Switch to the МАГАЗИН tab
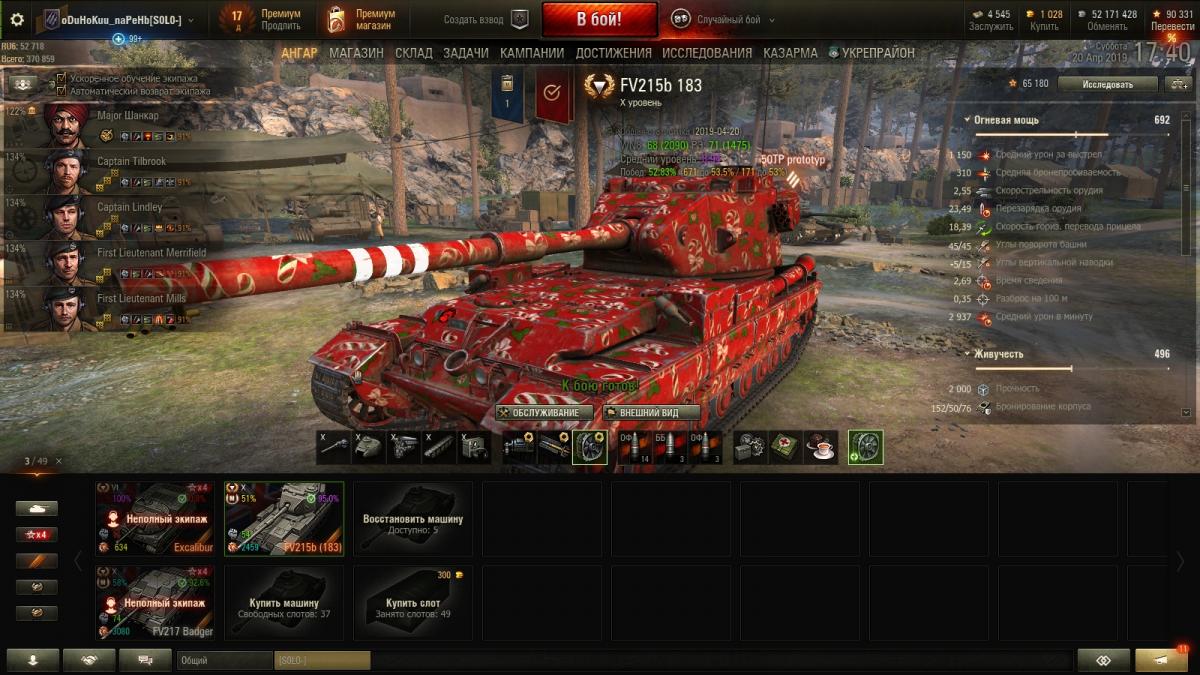This screenshot has height=675, width=1200. point(356,53)
